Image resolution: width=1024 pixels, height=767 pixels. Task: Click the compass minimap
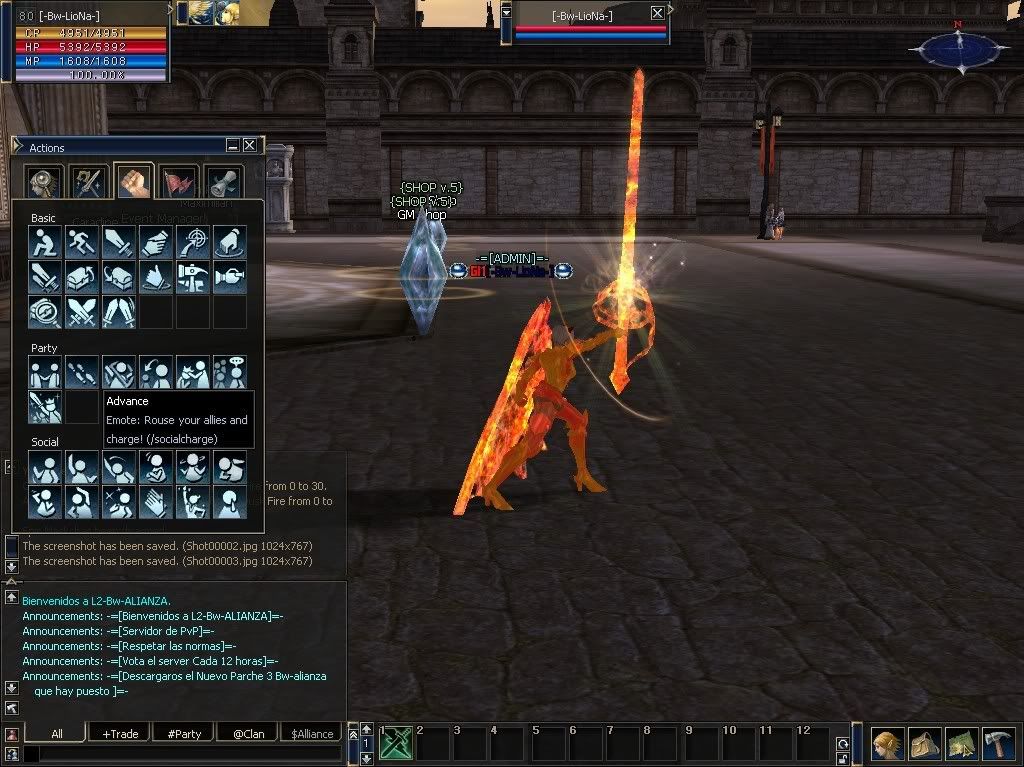pyautogui.click(x=959, y=49)
